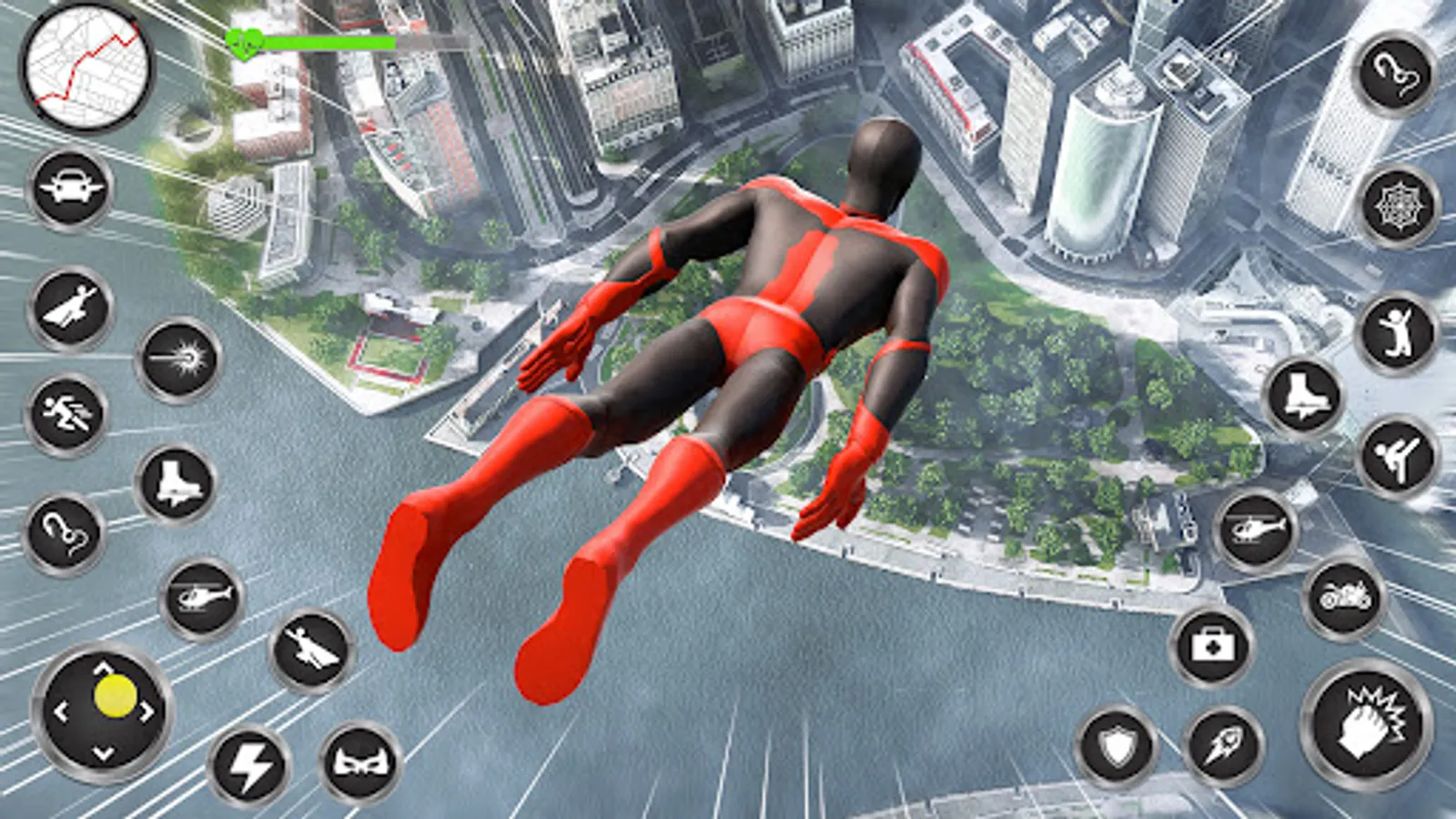Select the sprinting runner icon
1456x819 pixels.
[66, 414]
